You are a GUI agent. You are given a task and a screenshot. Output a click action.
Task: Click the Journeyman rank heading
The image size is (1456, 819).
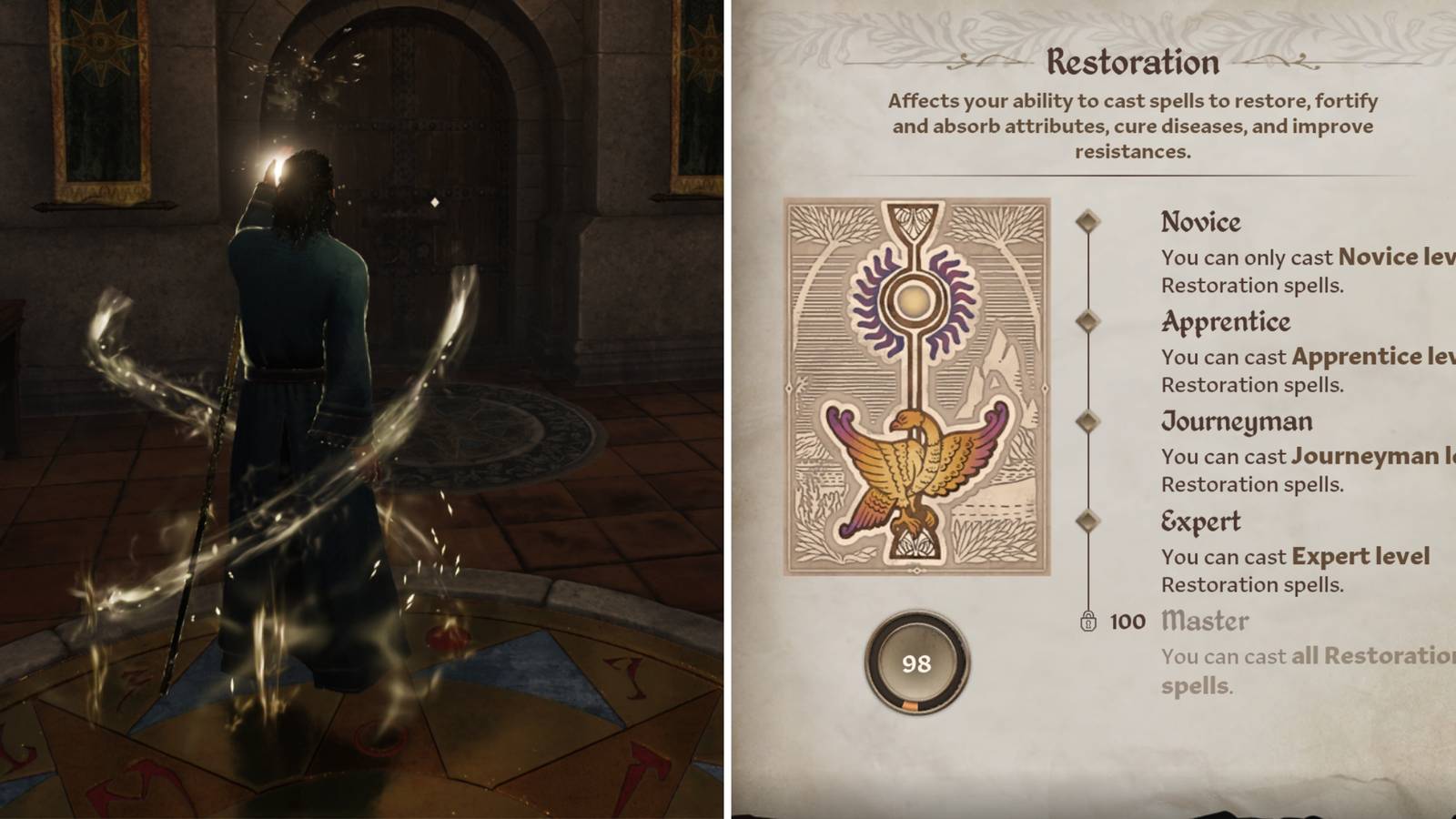pyautogui.click(x=1237, y=420)
